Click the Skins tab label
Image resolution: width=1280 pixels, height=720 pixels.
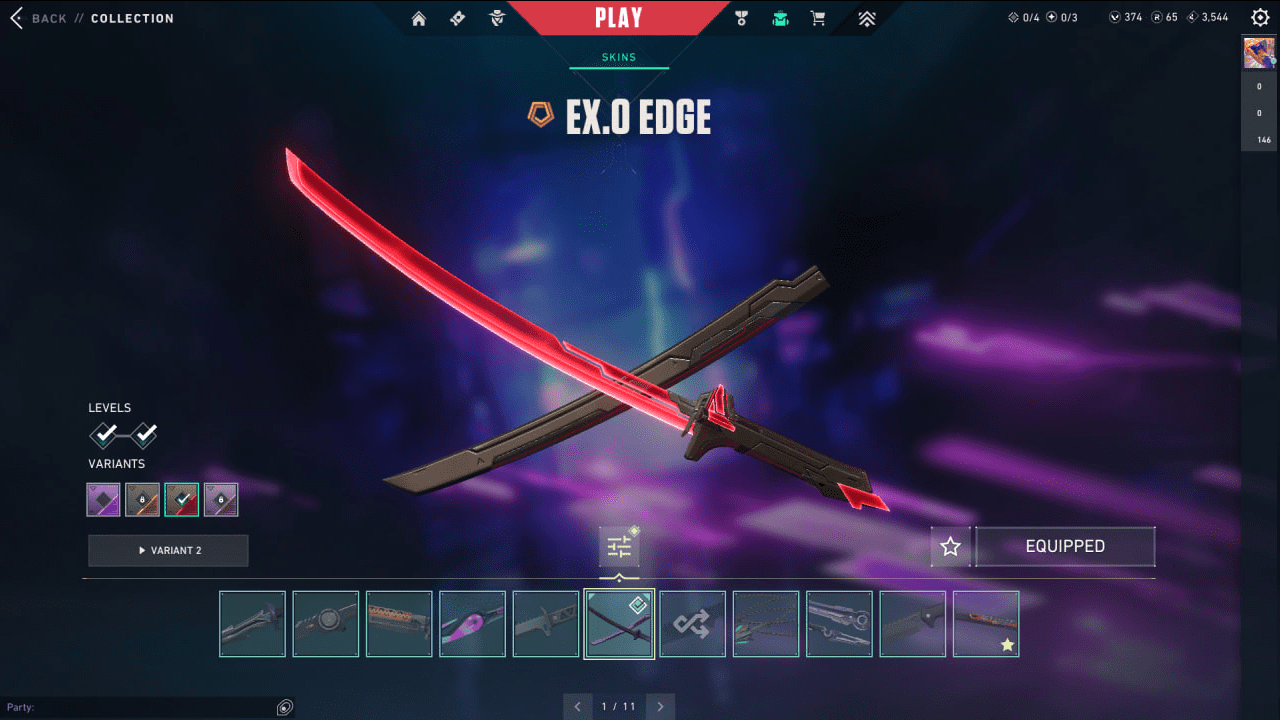click(x=619, y=57)
